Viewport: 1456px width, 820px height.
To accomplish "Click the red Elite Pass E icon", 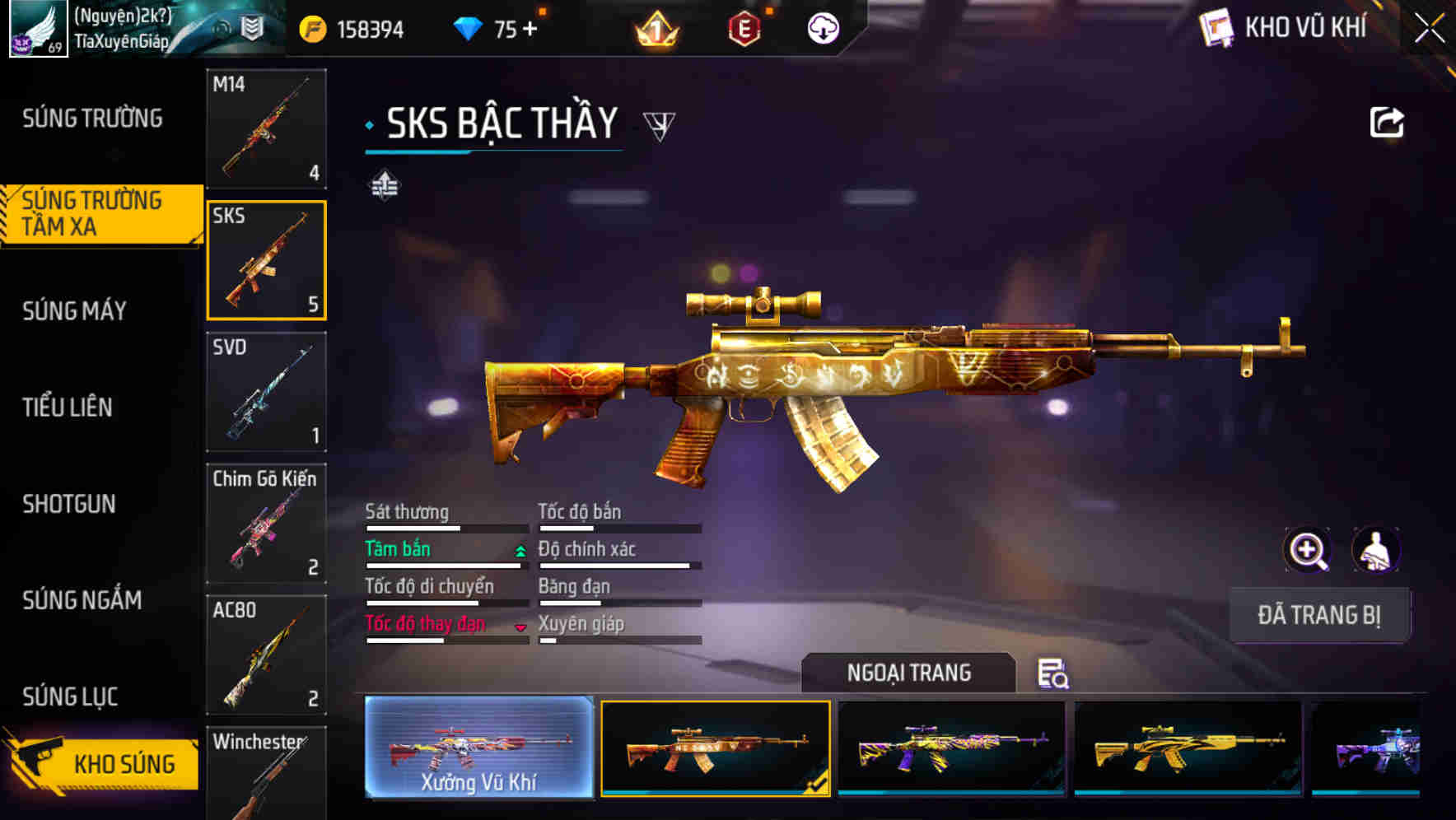I will pyautogui.click(x=745, y=29).
